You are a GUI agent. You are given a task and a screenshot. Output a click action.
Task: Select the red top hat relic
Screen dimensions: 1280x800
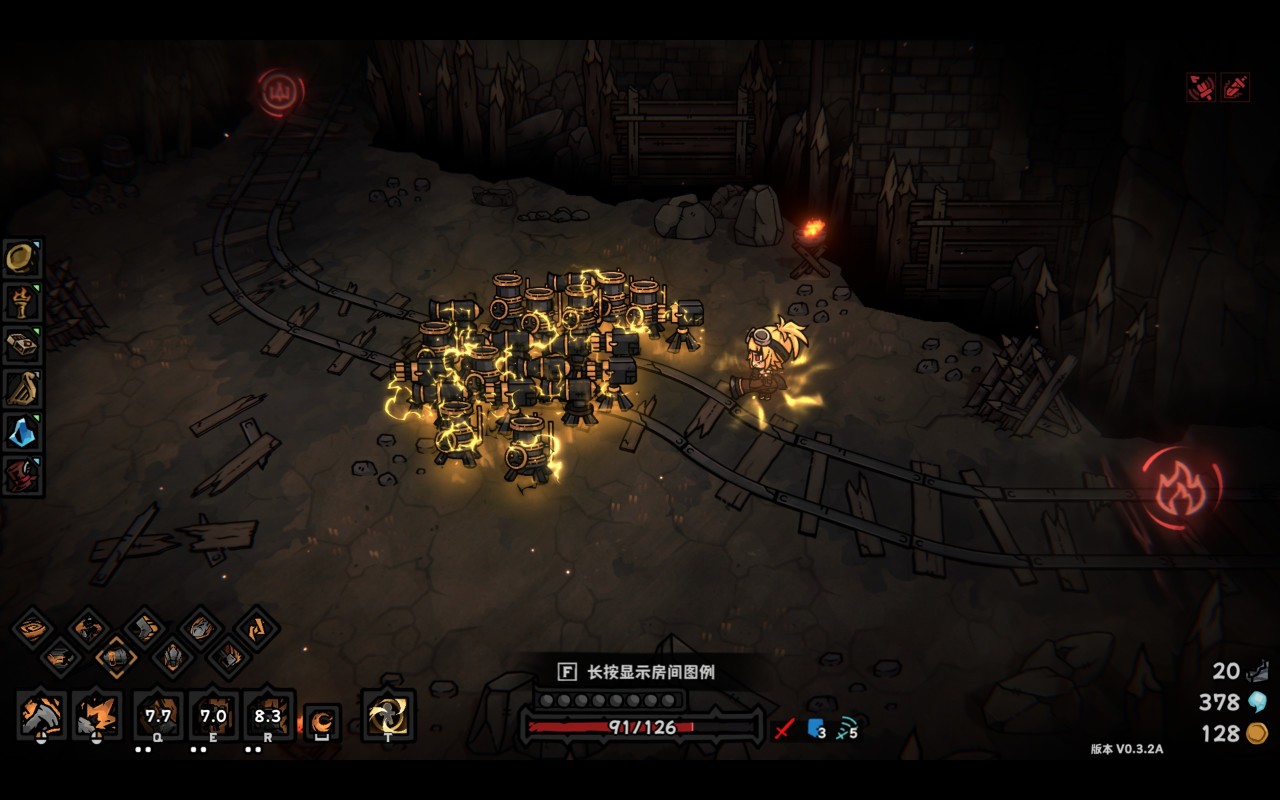click(21, 474)
